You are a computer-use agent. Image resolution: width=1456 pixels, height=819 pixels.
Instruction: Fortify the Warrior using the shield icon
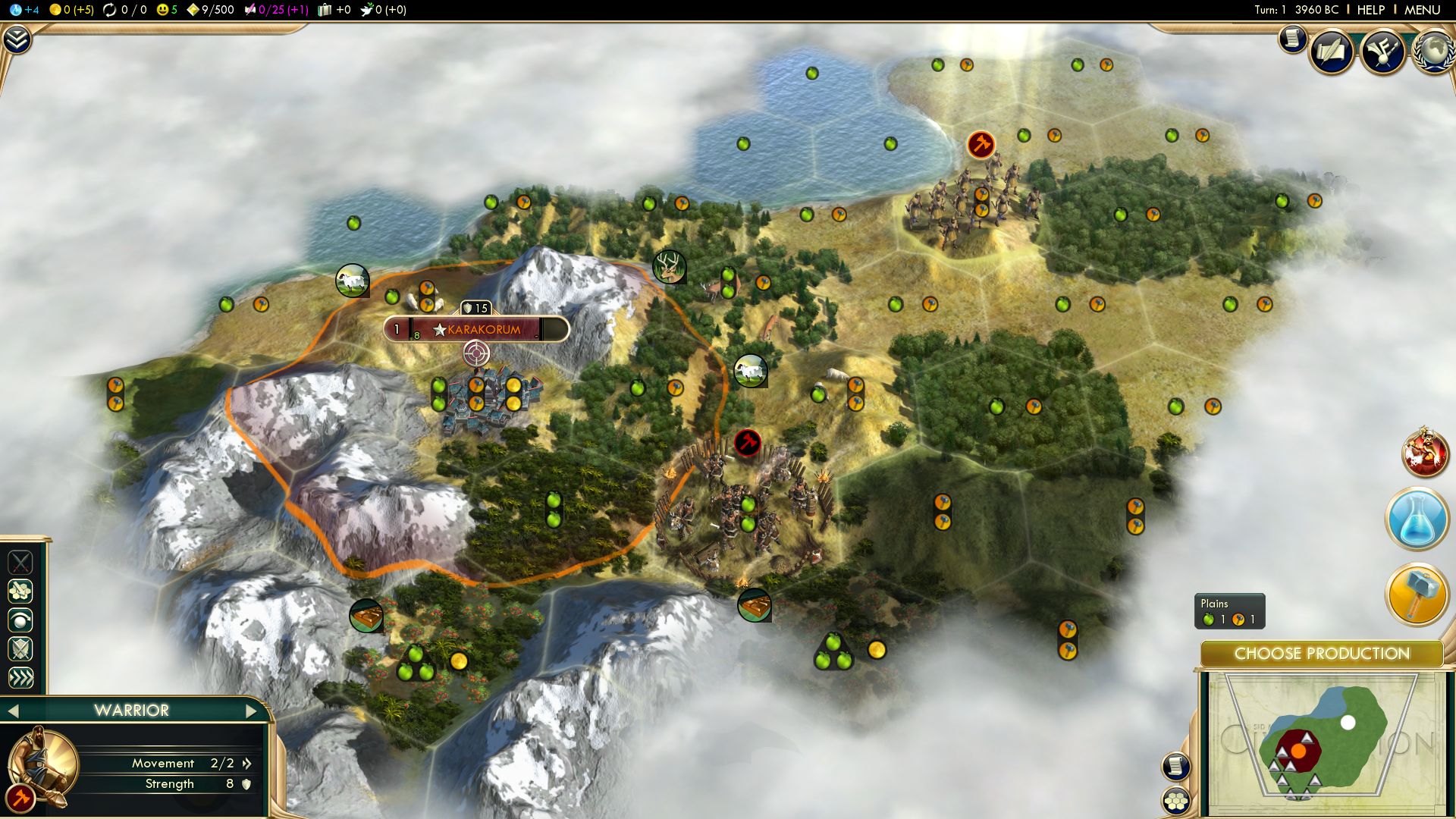[x=21, y=648]
